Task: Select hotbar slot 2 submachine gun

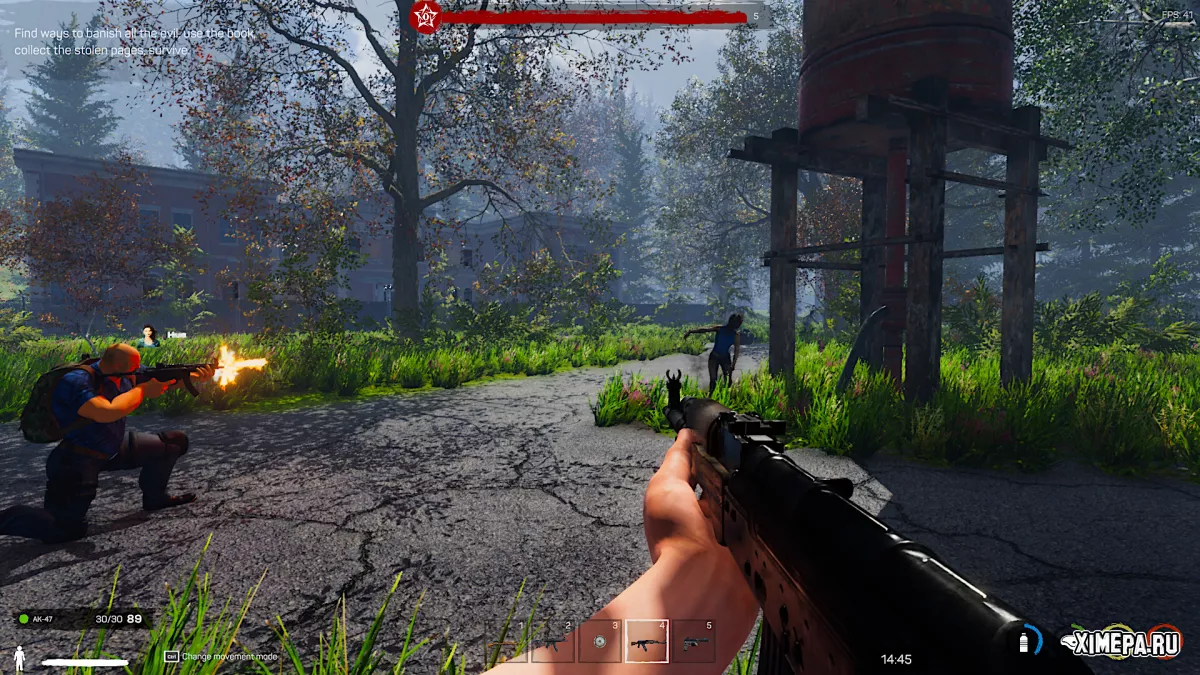Action: tap(553, 641)
